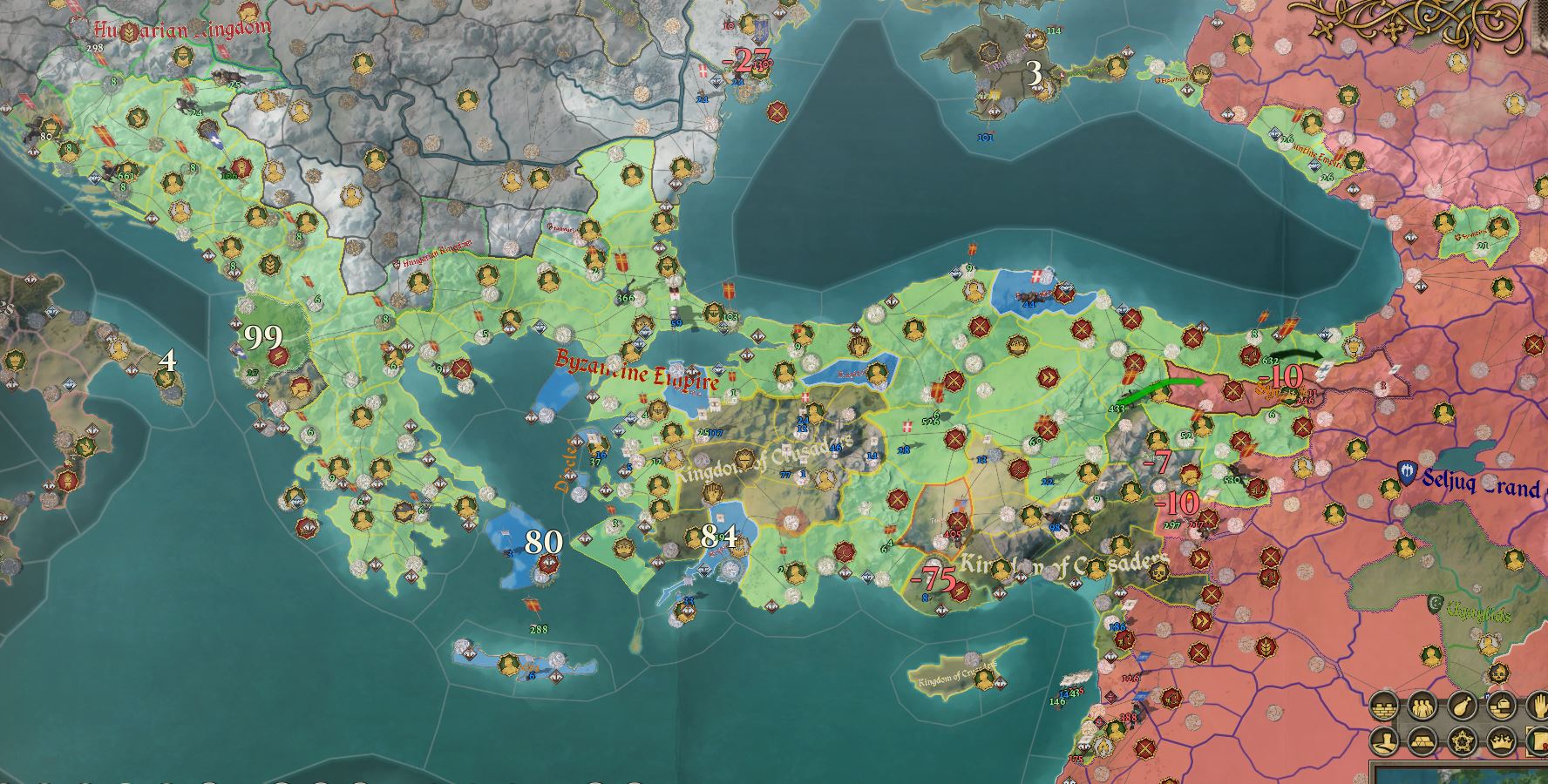
Task: Open the fortifications map mode (wall icon)
Action: pyautogui.click(x=1384, y=708)
